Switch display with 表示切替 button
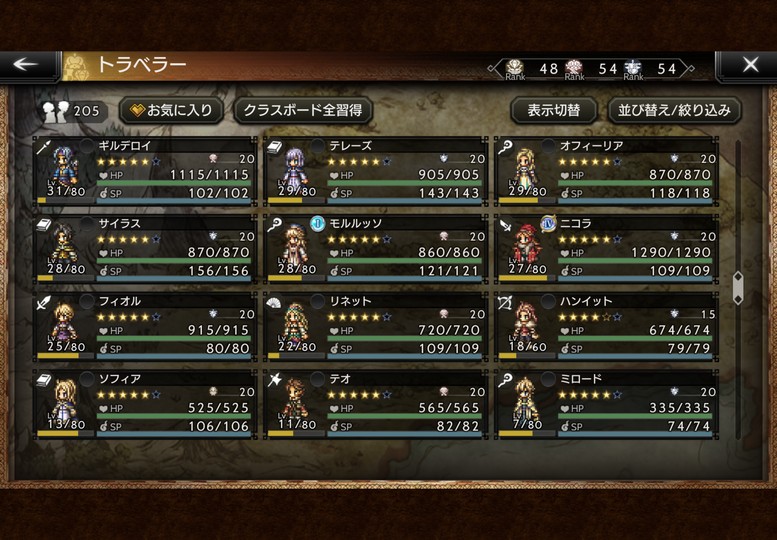 [x=553, y=110]
